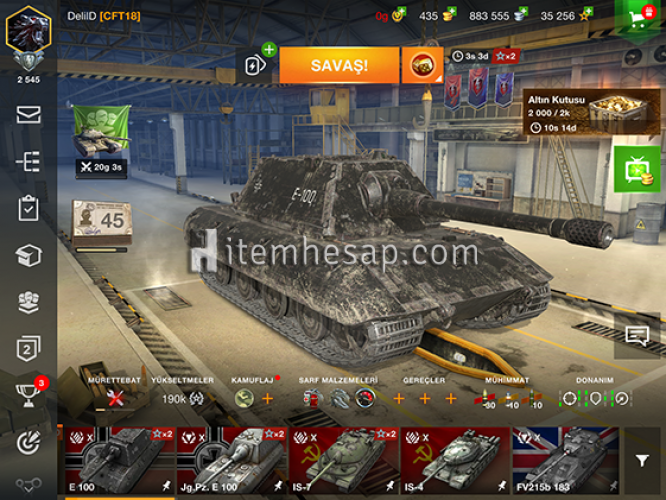Open the green flag tank event banner
Screen dimensions: 666x500
click(101, 135)
